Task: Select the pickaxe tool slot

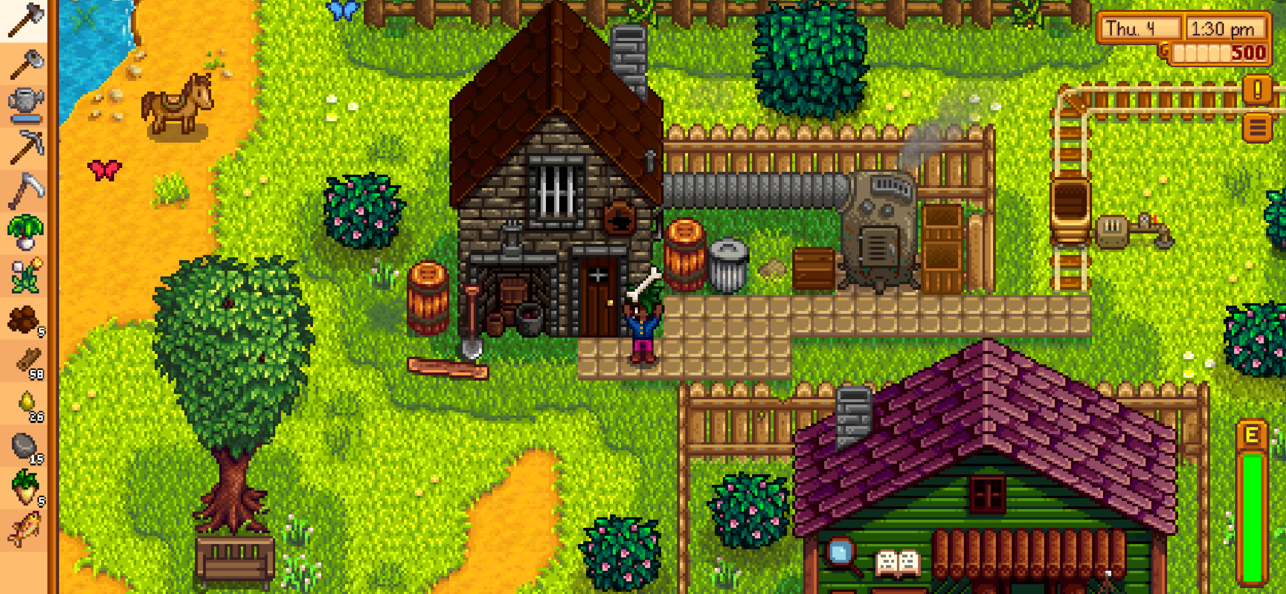Action: 24,147
